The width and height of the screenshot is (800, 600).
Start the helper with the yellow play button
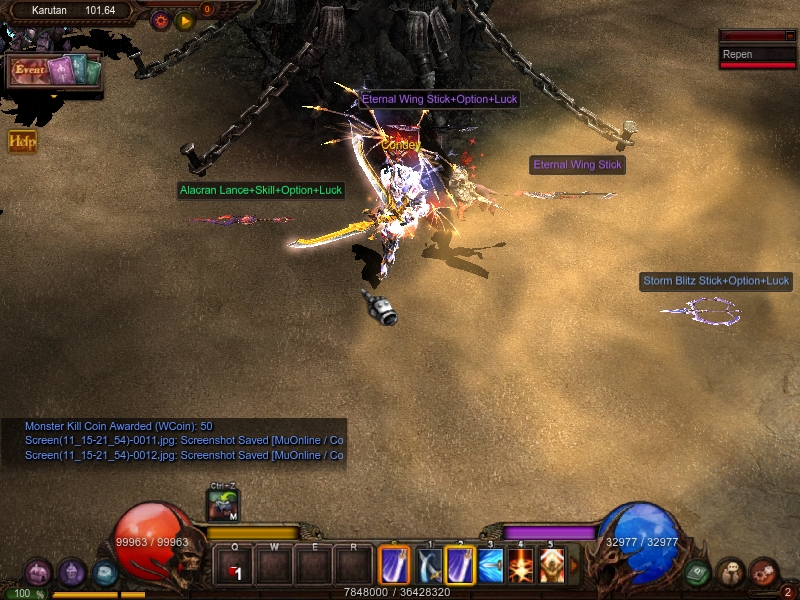(x=185, y=19)
